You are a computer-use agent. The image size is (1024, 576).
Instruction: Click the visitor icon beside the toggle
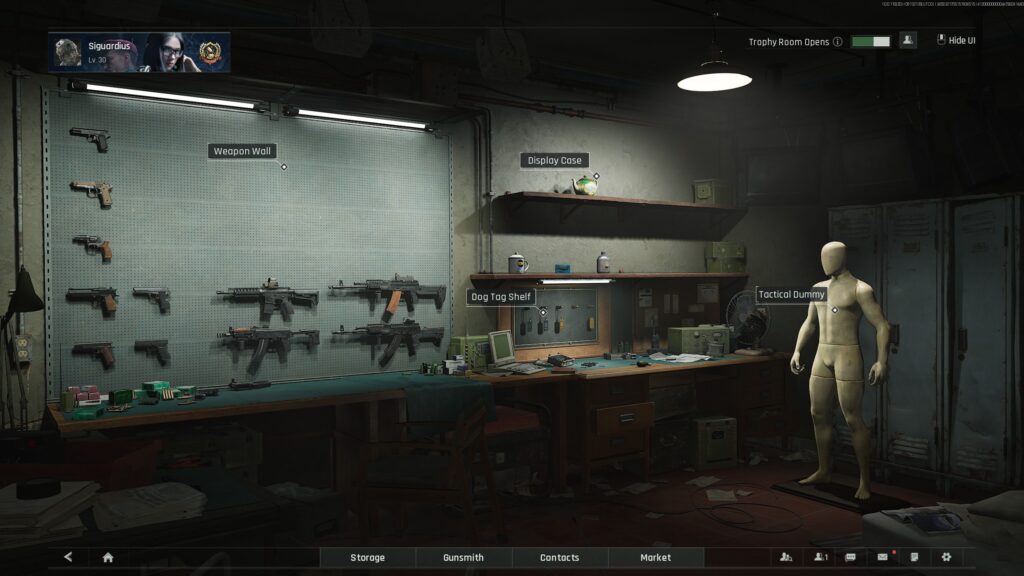point(908,41)
